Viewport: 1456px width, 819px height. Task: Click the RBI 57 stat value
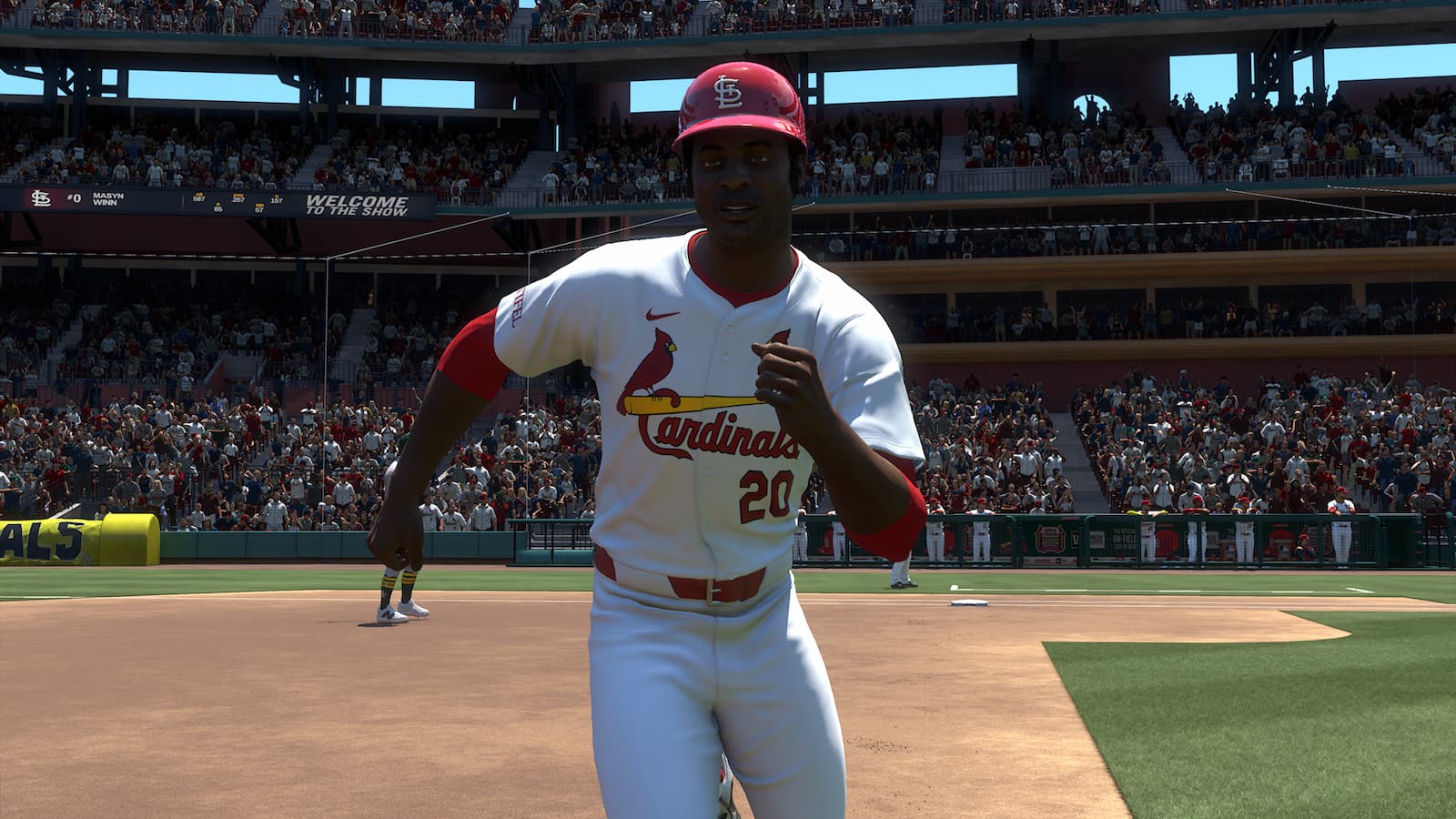(x=258, y=207)
